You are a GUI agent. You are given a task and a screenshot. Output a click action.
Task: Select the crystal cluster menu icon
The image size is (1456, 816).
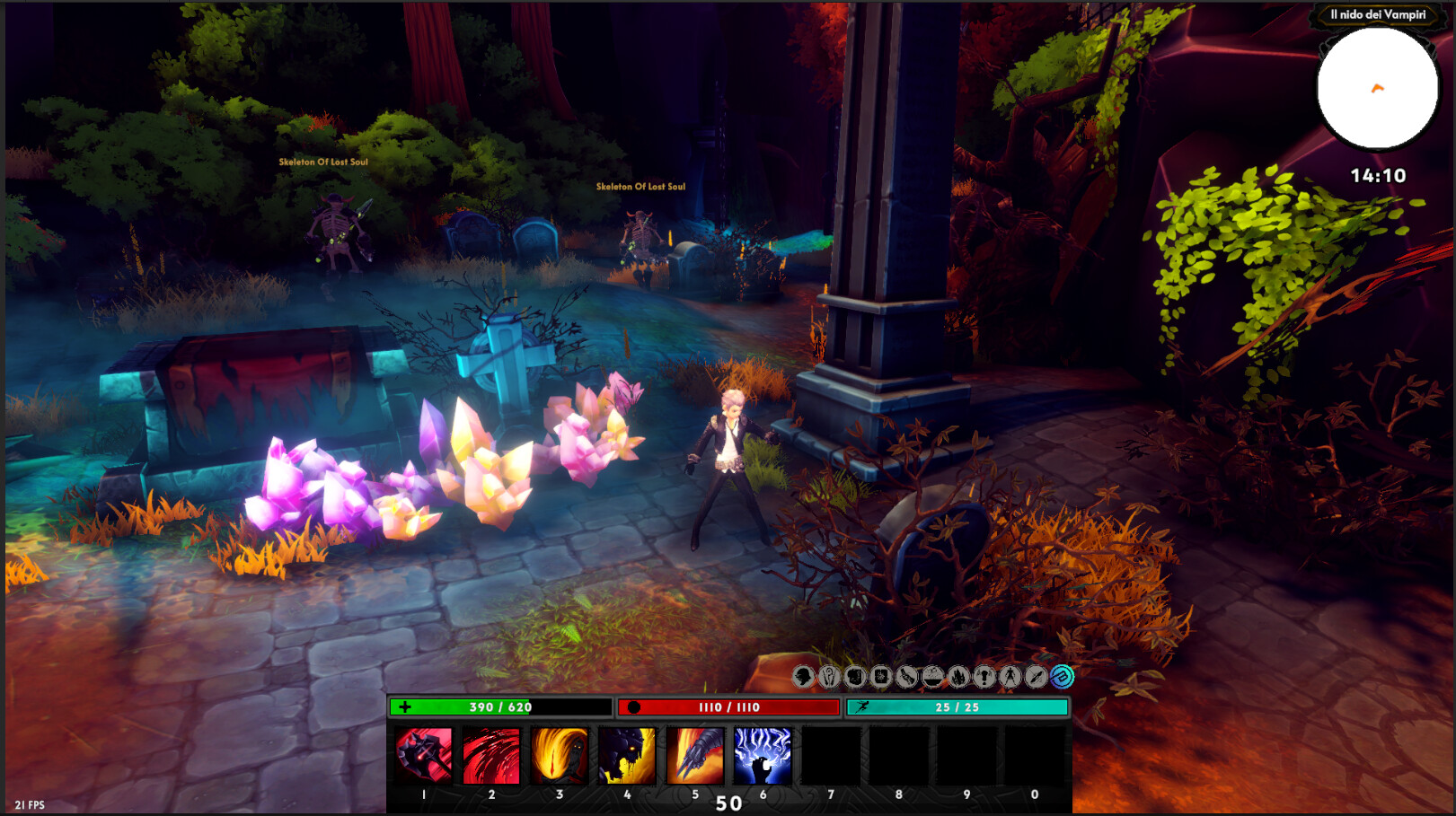(958, 676)
